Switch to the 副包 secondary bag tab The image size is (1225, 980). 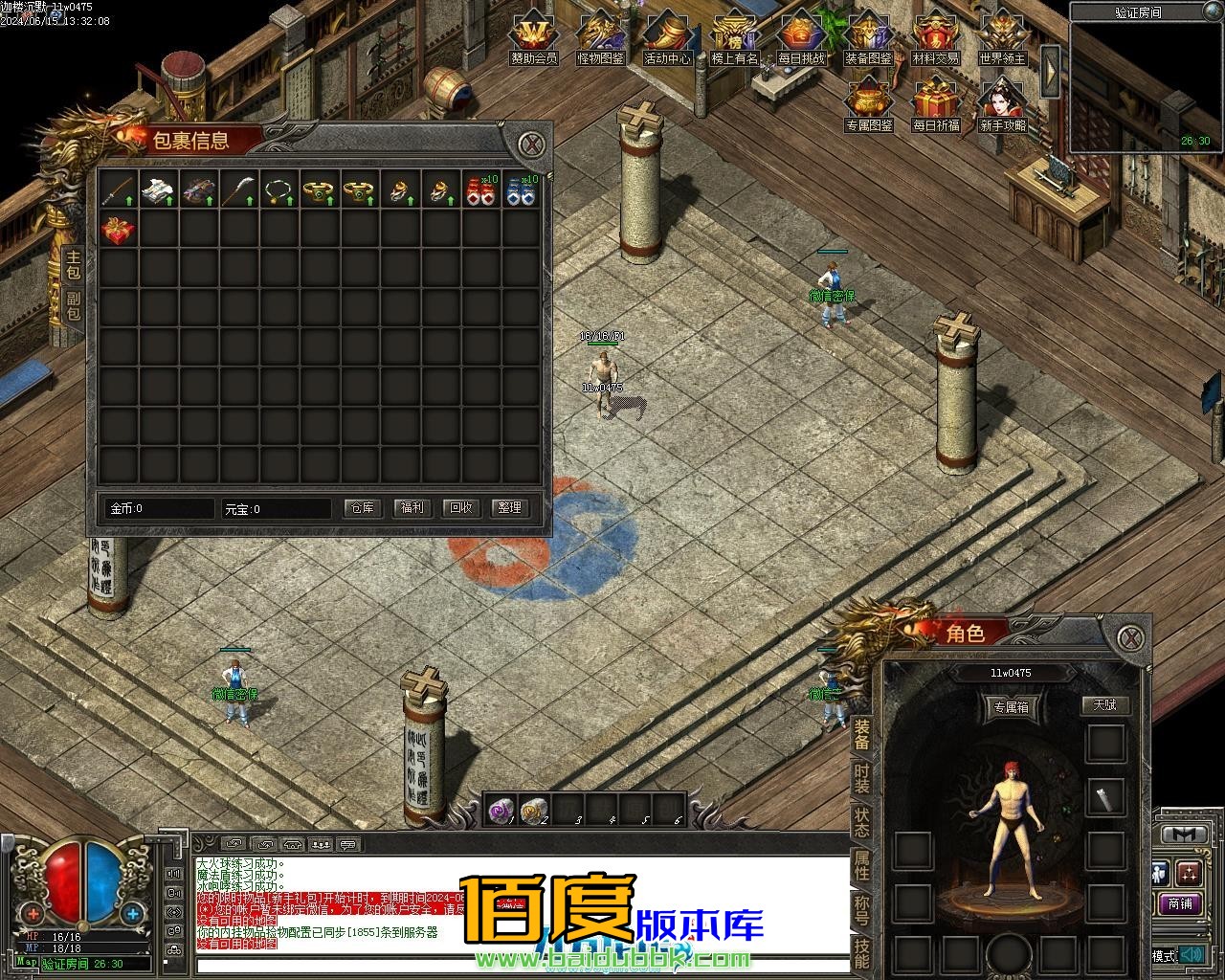coord(74,306)
